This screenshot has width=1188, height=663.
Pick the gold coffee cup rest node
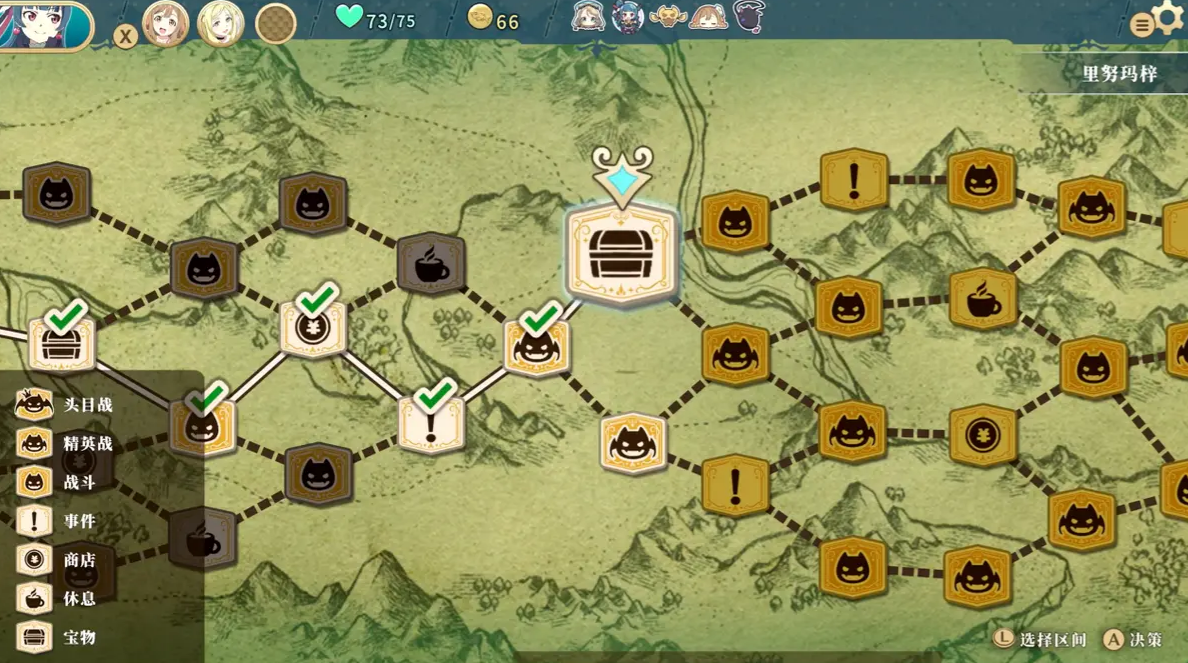(983, 299)
